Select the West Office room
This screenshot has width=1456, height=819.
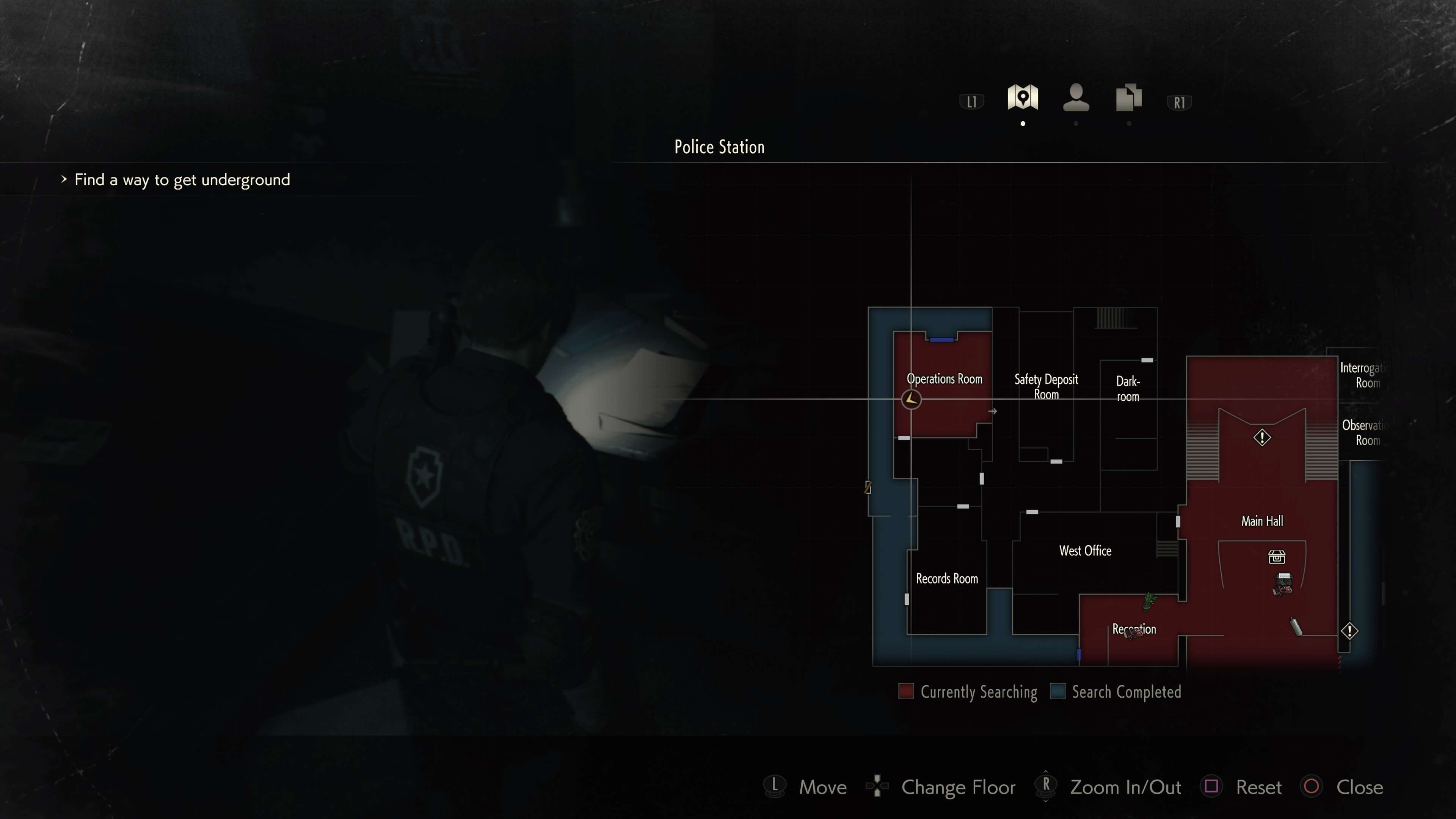(x=1085, y=551)
